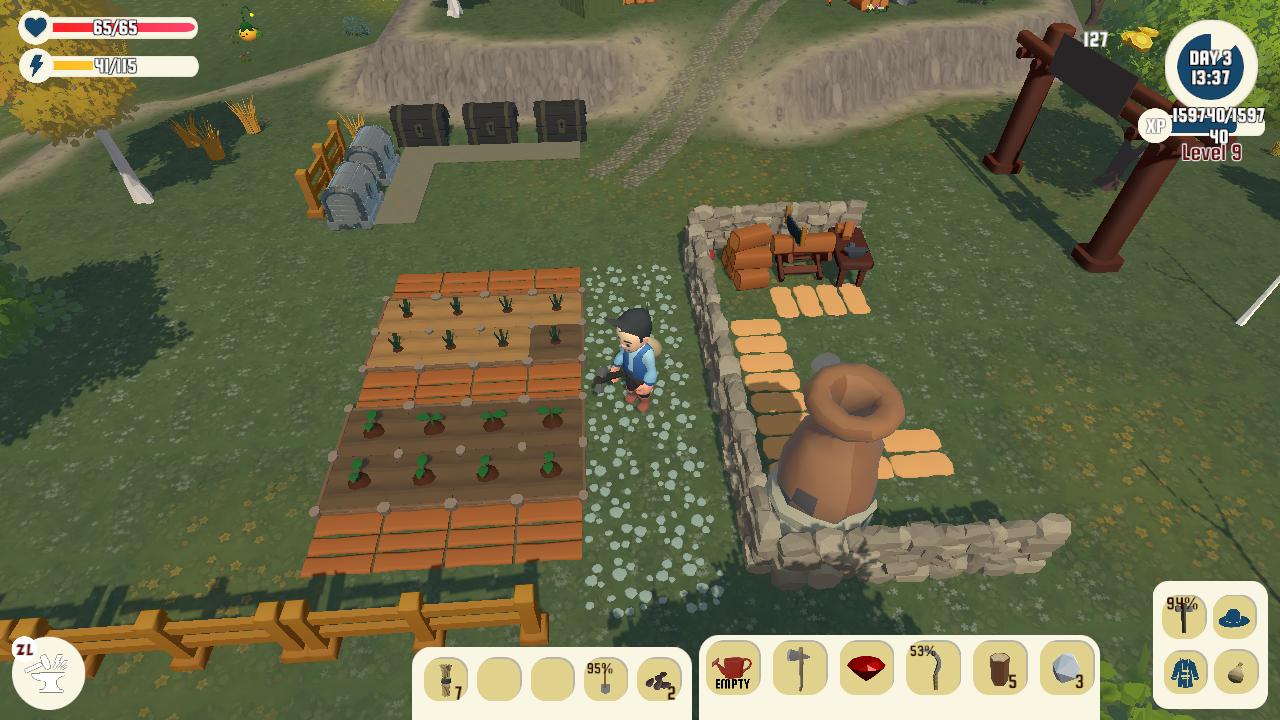1280x720 pixels.
Task: Select the red ruby gem slot
Action: (x=867, y=668)
